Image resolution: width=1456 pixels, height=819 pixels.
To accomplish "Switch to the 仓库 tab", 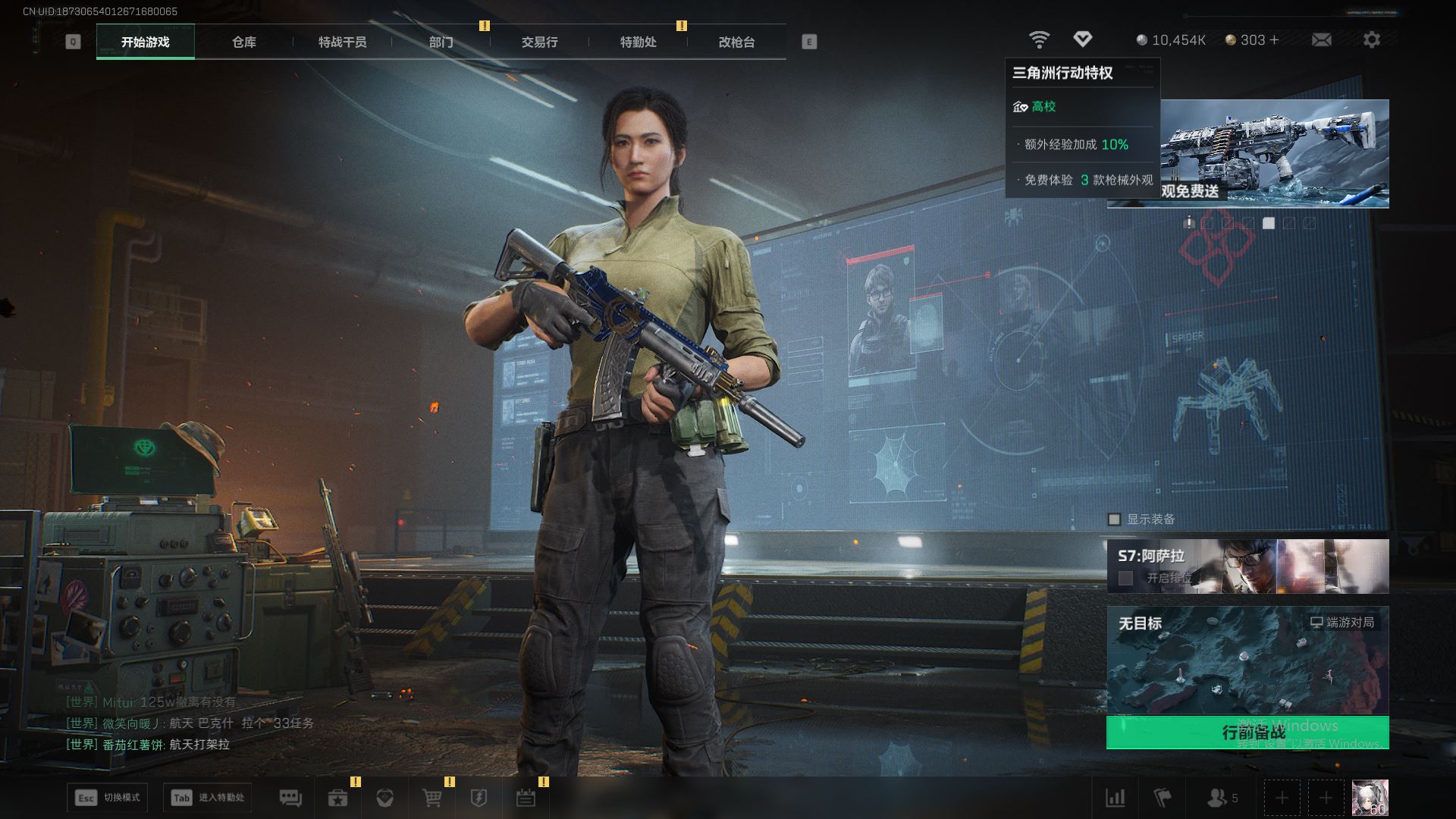I will coord(243,42).
